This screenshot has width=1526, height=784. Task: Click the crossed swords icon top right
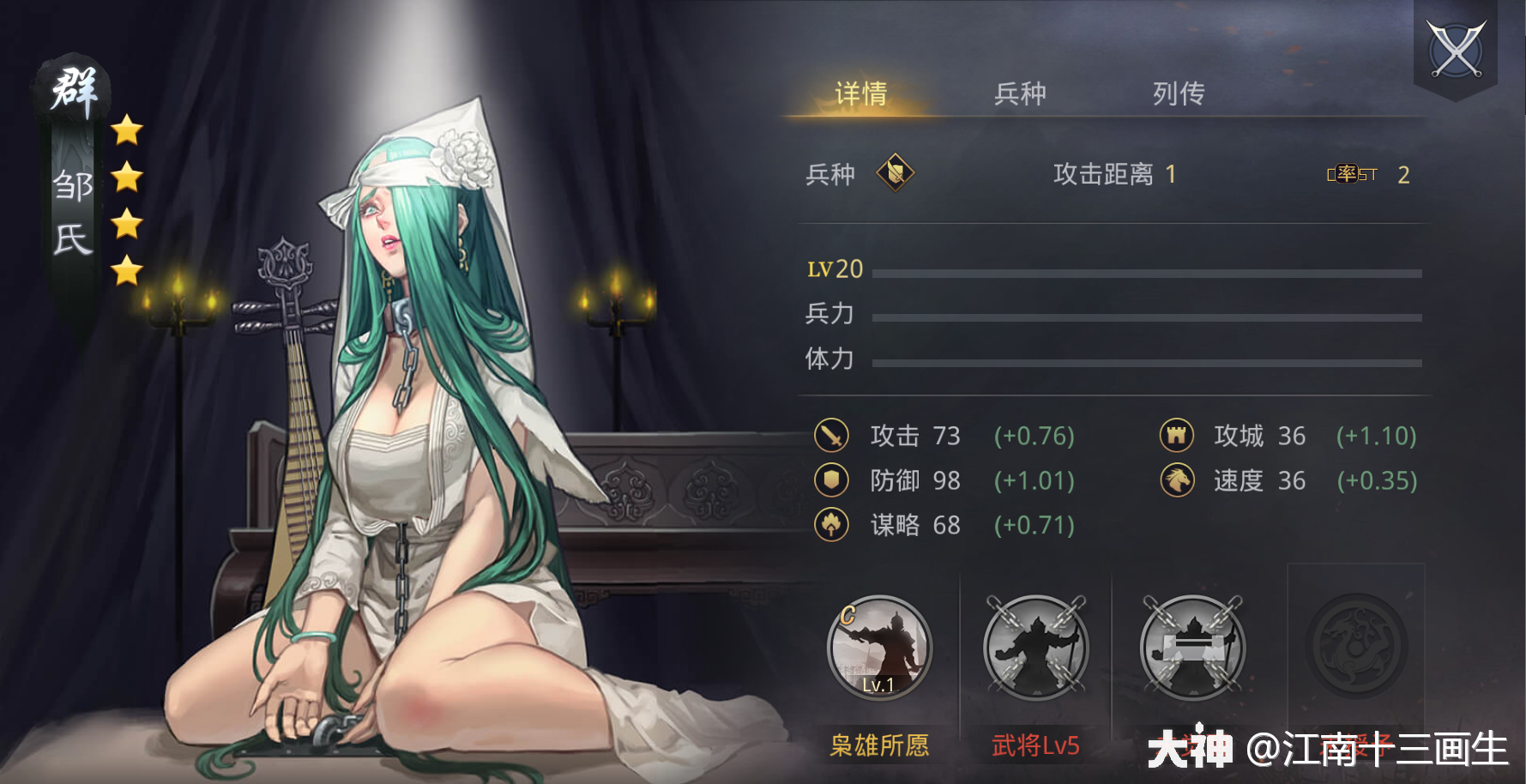click(x=1456, y=49)
